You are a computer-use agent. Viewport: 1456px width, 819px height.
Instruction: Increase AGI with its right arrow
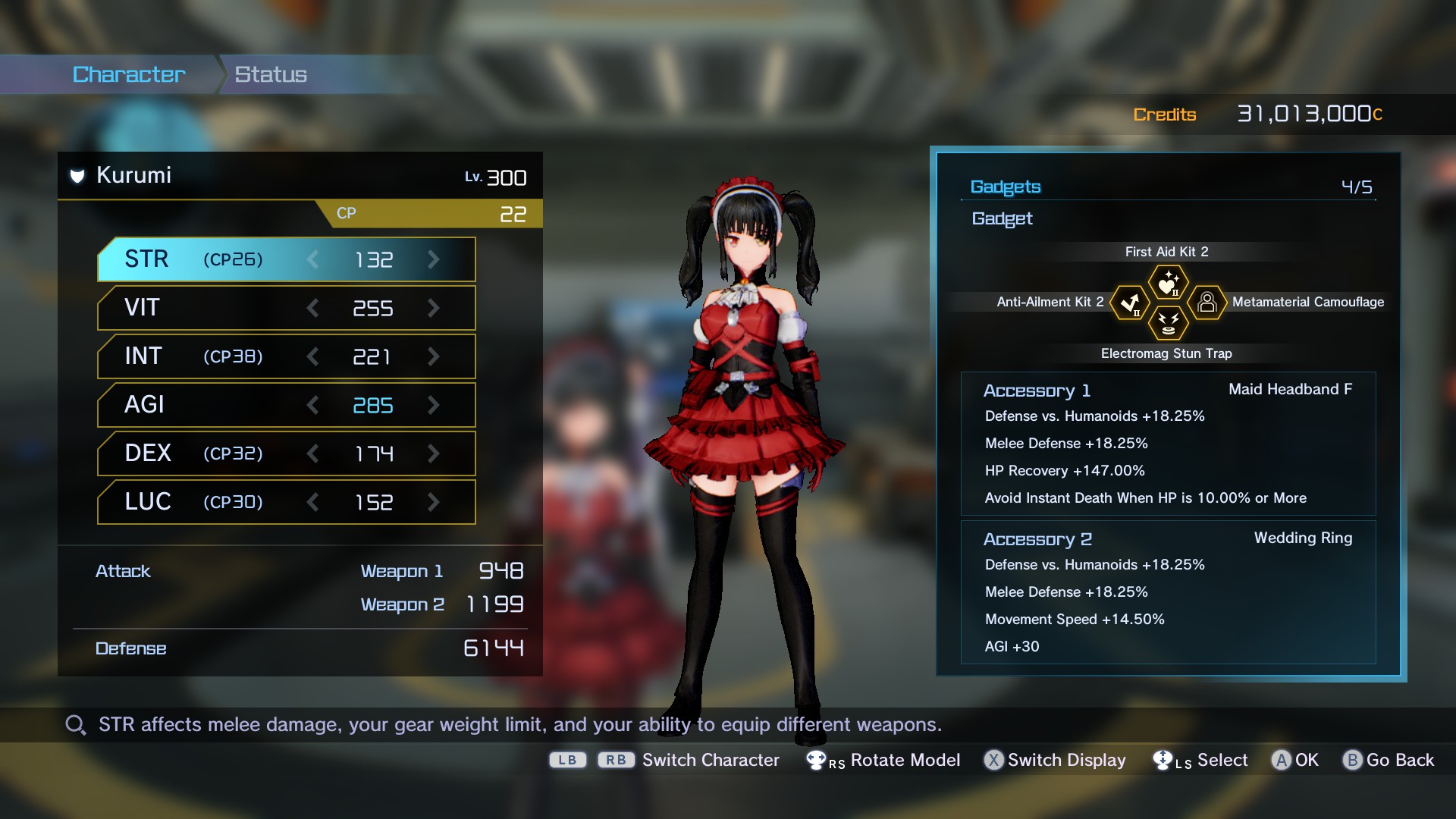434,405
